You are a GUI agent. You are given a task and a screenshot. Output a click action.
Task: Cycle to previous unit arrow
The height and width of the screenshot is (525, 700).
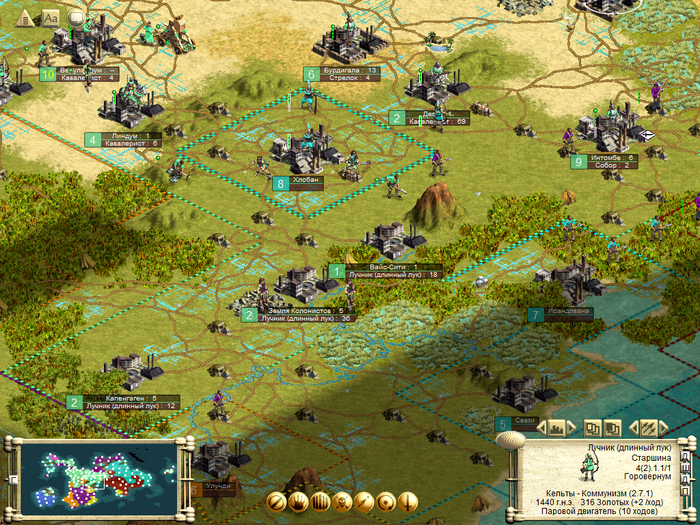click(x=635, y=427)
